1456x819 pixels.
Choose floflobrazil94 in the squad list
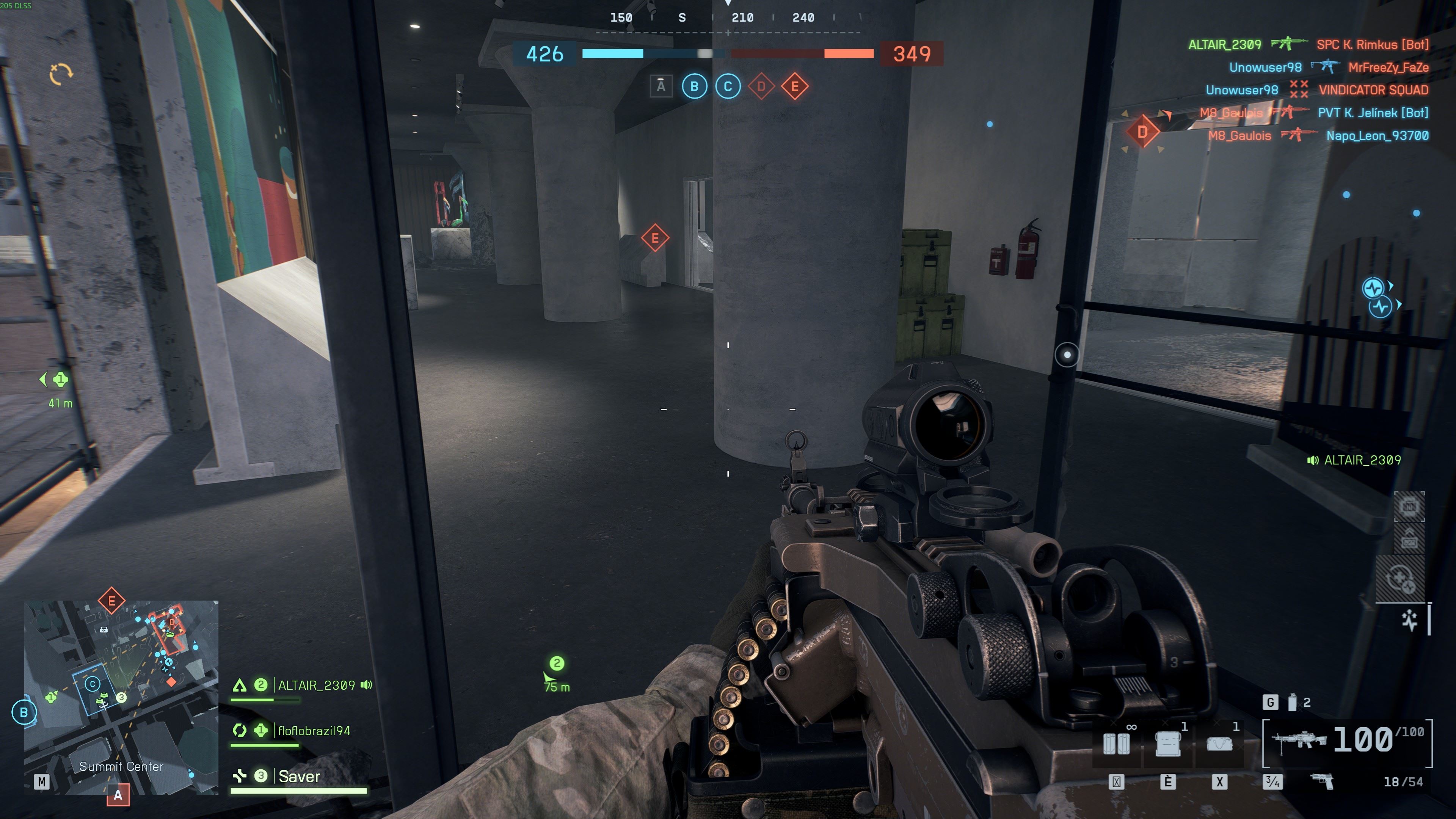click(x=314, y=731)
